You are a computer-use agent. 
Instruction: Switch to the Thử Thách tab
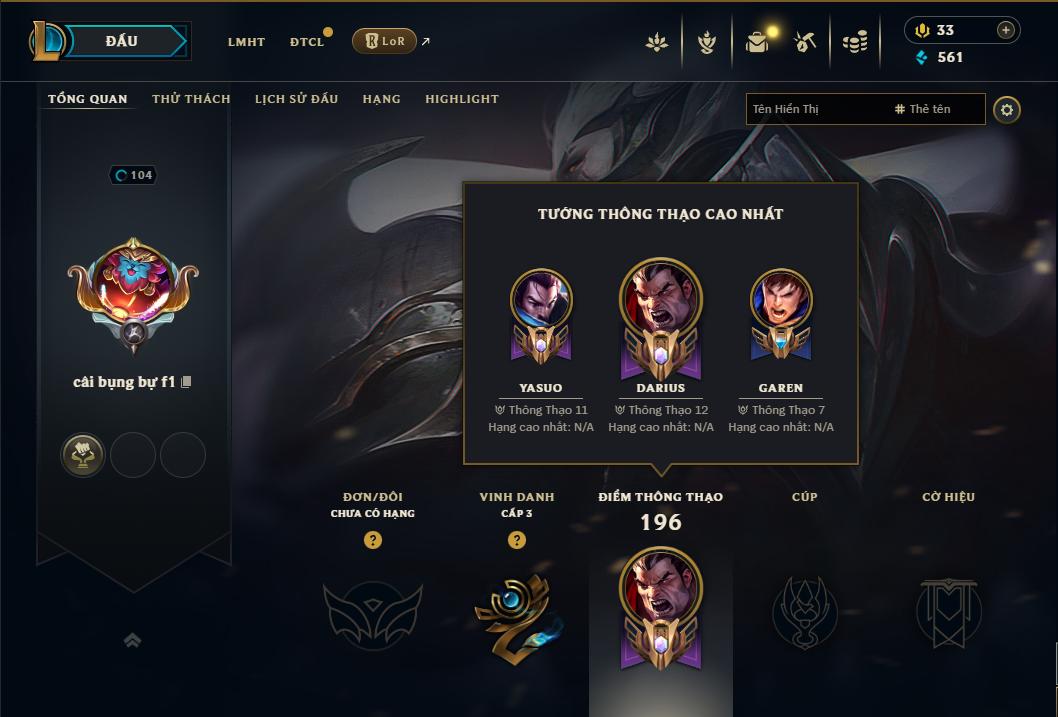coord(191,99)
